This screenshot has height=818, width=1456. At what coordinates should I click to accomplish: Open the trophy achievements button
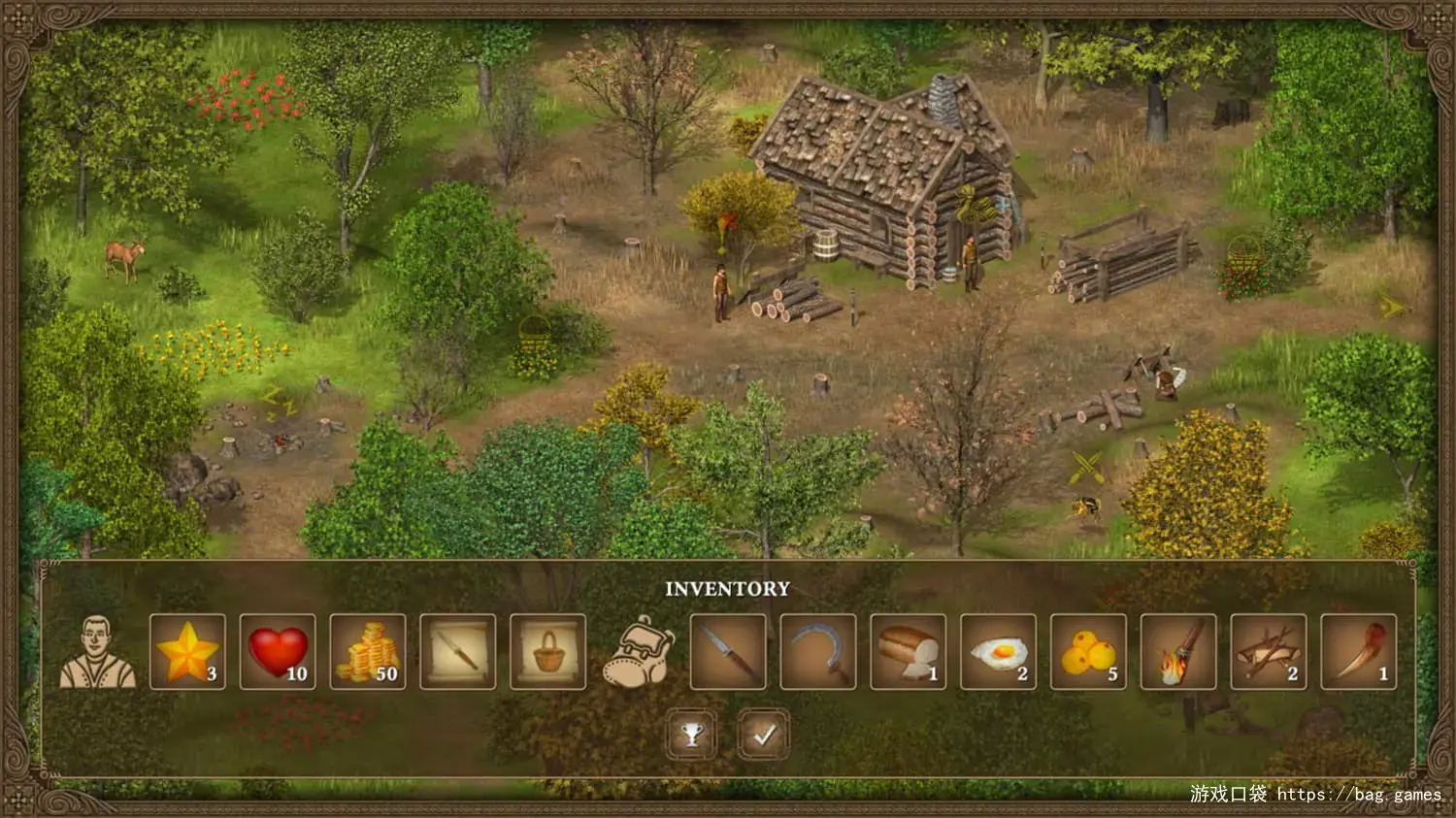[692, 735]
